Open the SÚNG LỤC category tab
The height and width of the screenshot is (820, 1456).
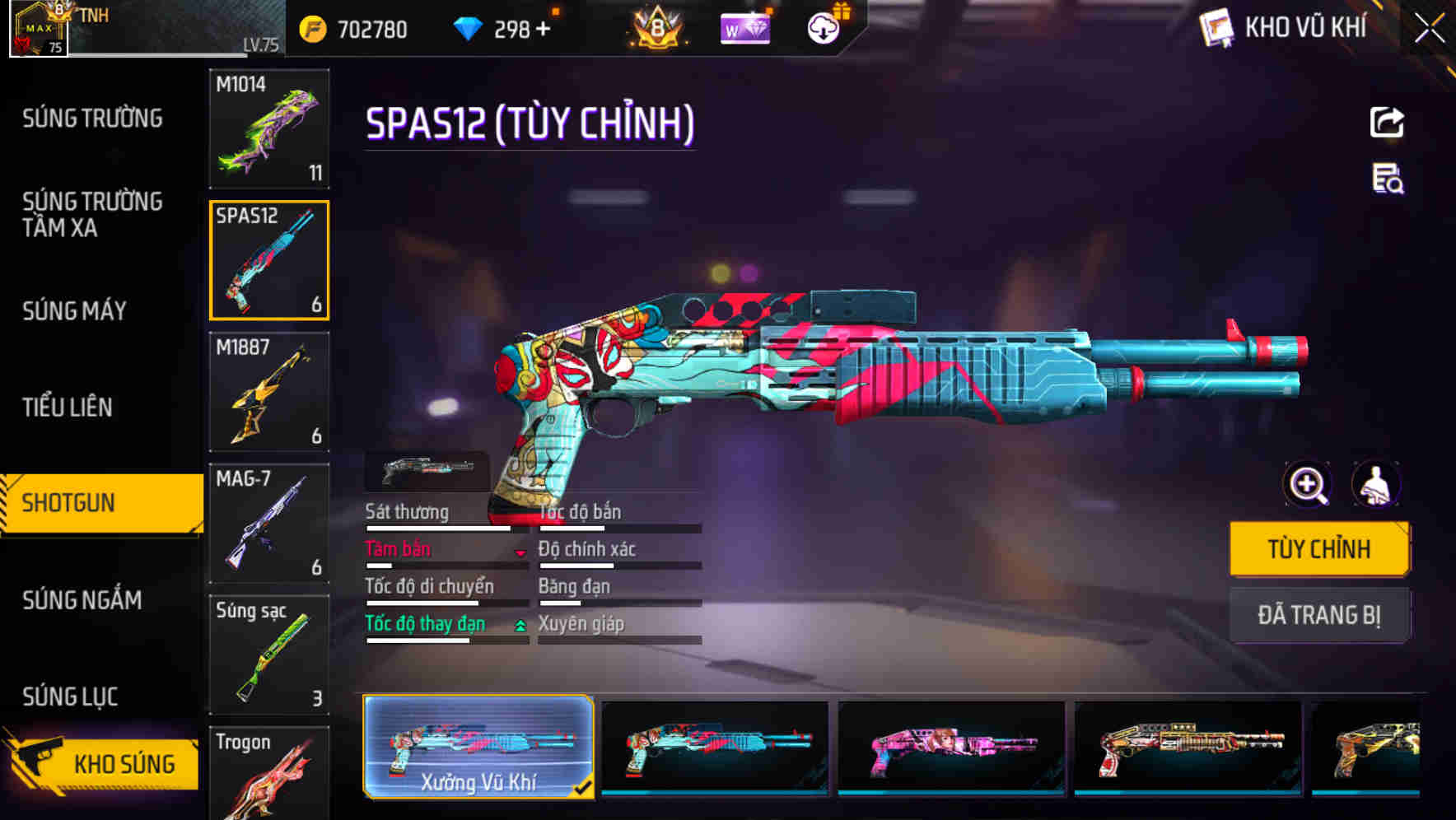click(x=69, y=696)
